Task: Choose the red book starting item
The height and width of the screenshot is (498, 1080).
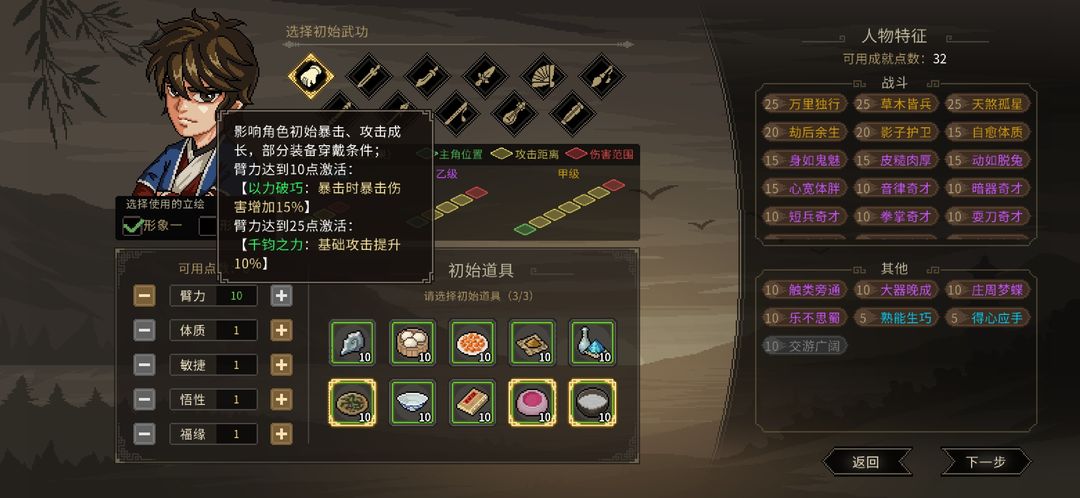Action: click(x=472, y=403)
